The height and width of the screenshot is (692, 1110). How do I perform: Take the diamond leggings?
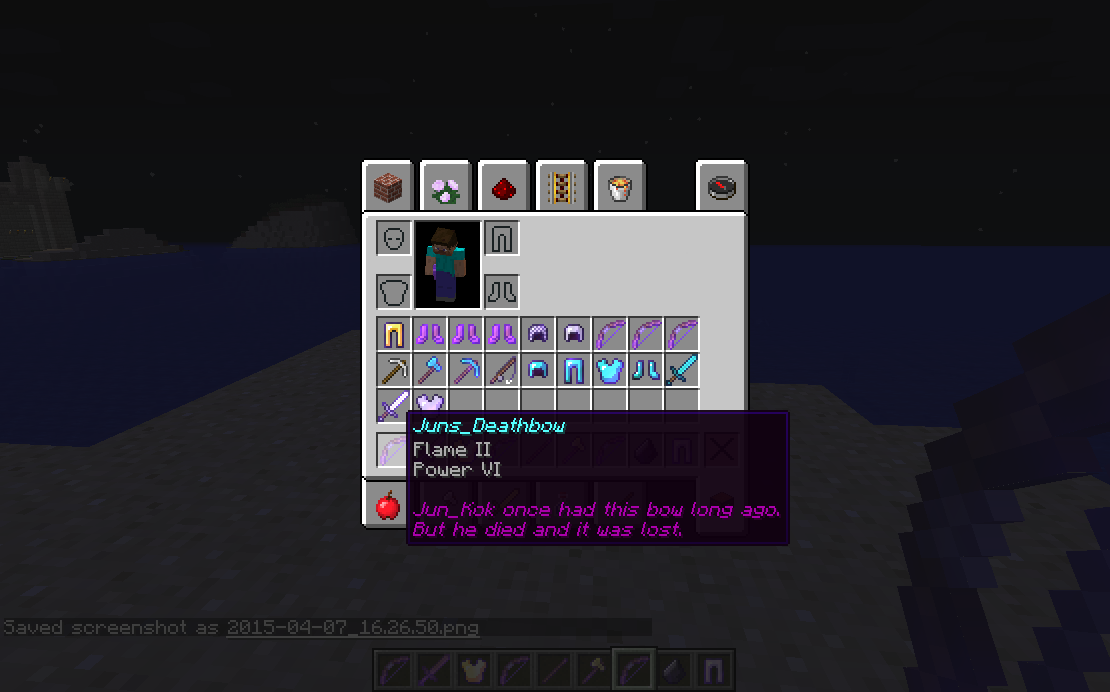574,371
